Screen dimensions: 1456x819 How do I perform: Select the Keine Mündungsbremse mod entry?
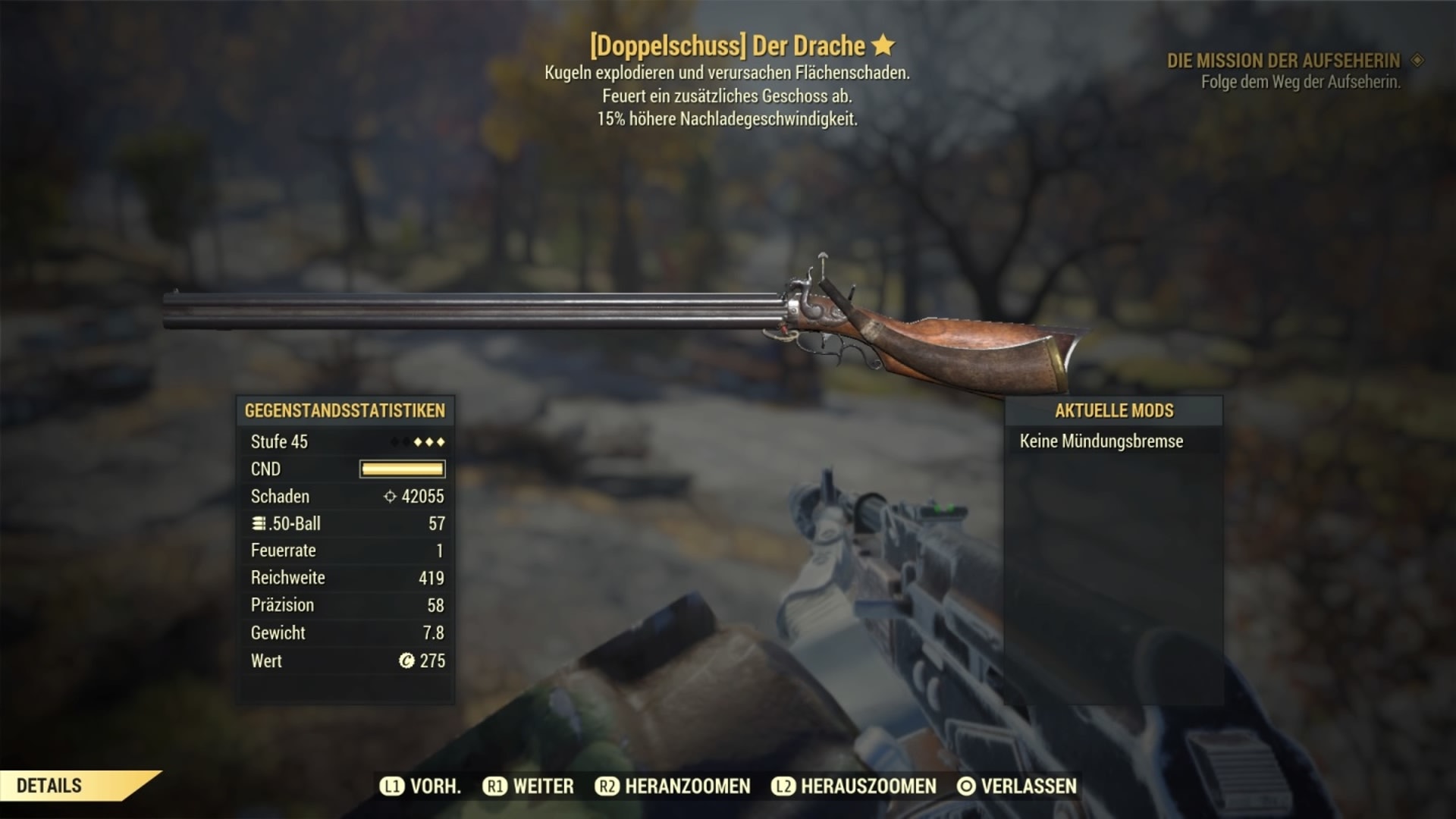pos(1101,441)
